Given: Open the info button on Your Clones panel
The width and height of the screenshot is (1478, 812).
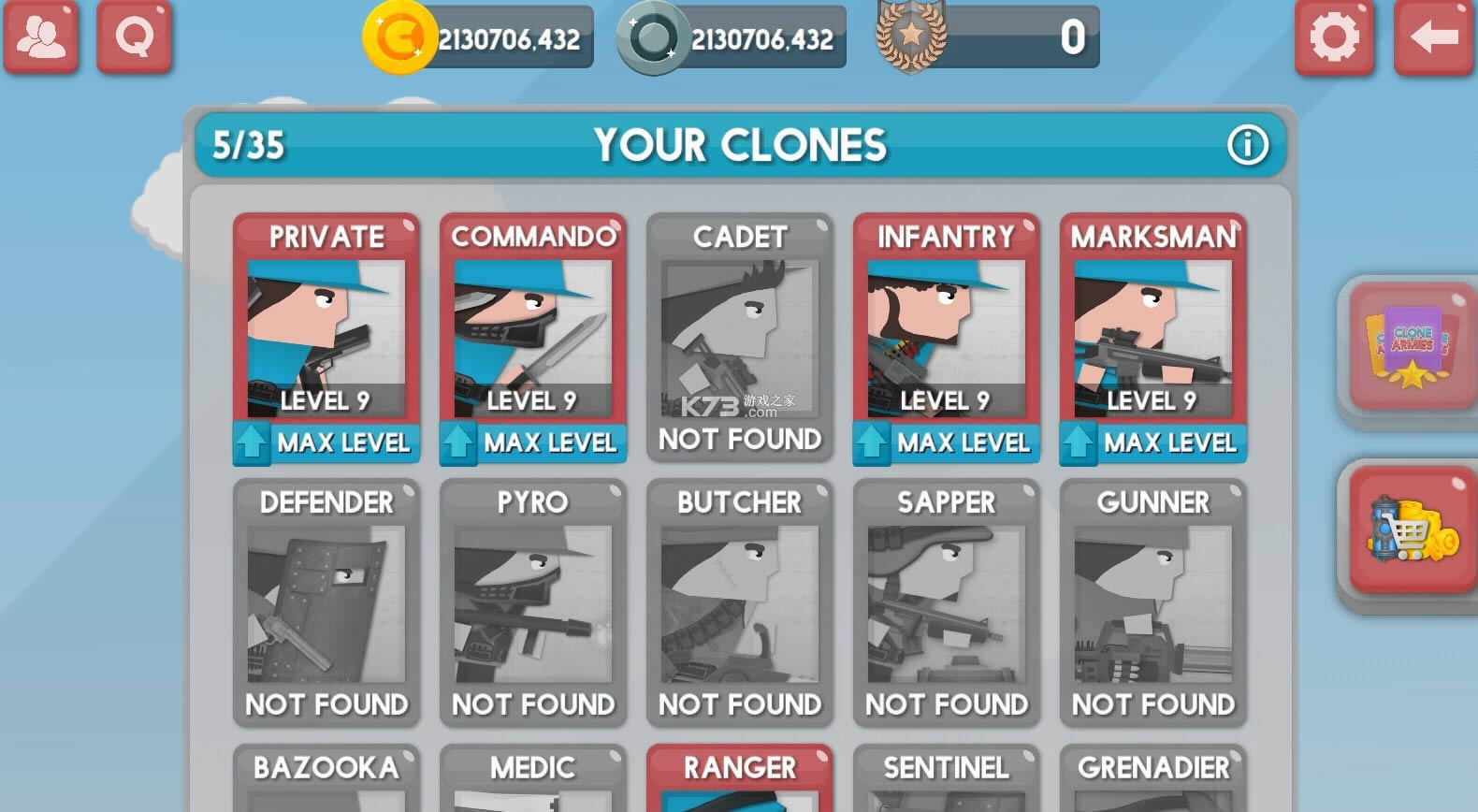Looking at the screenshot, I should (1247, 146).
